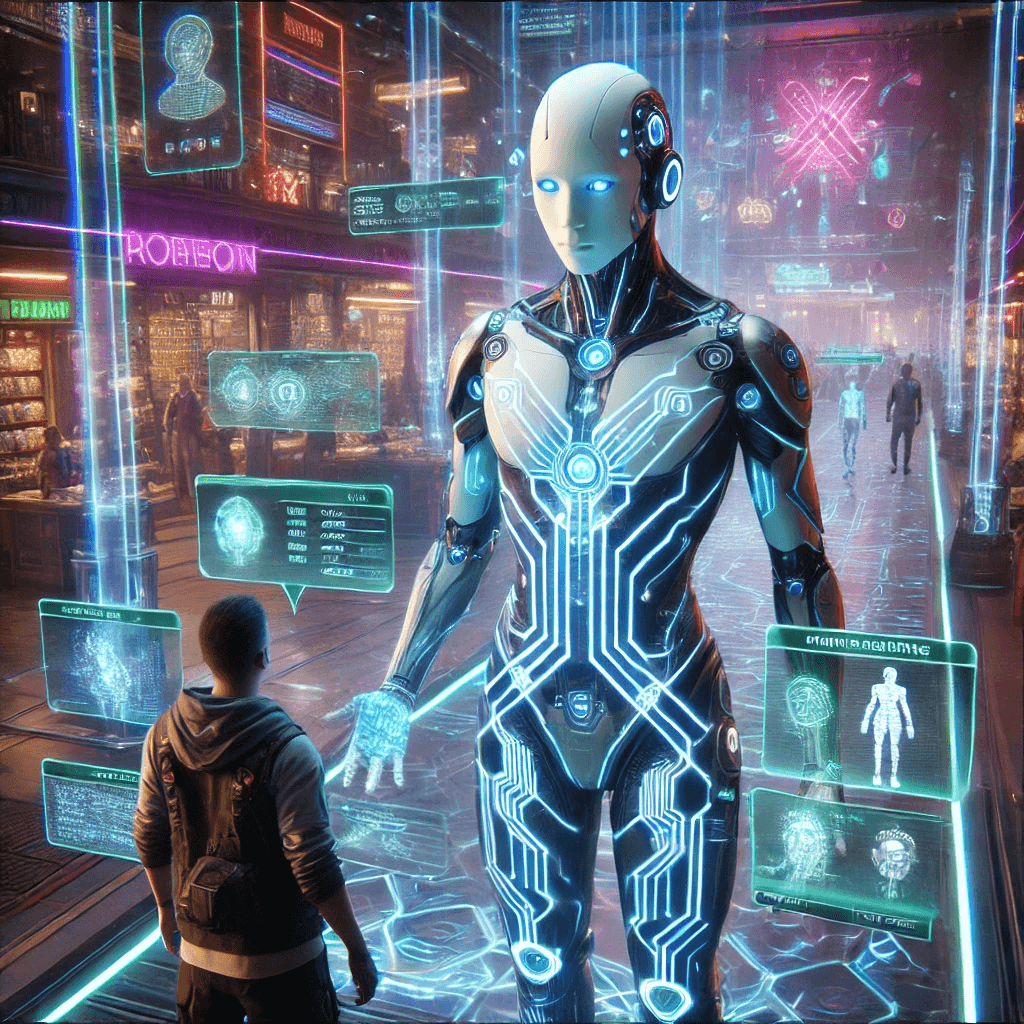Viewport: 1024px width, 1024px height.
Task: Open the speech-bubble stats panel with glowing orb
Action: [294, 533]
